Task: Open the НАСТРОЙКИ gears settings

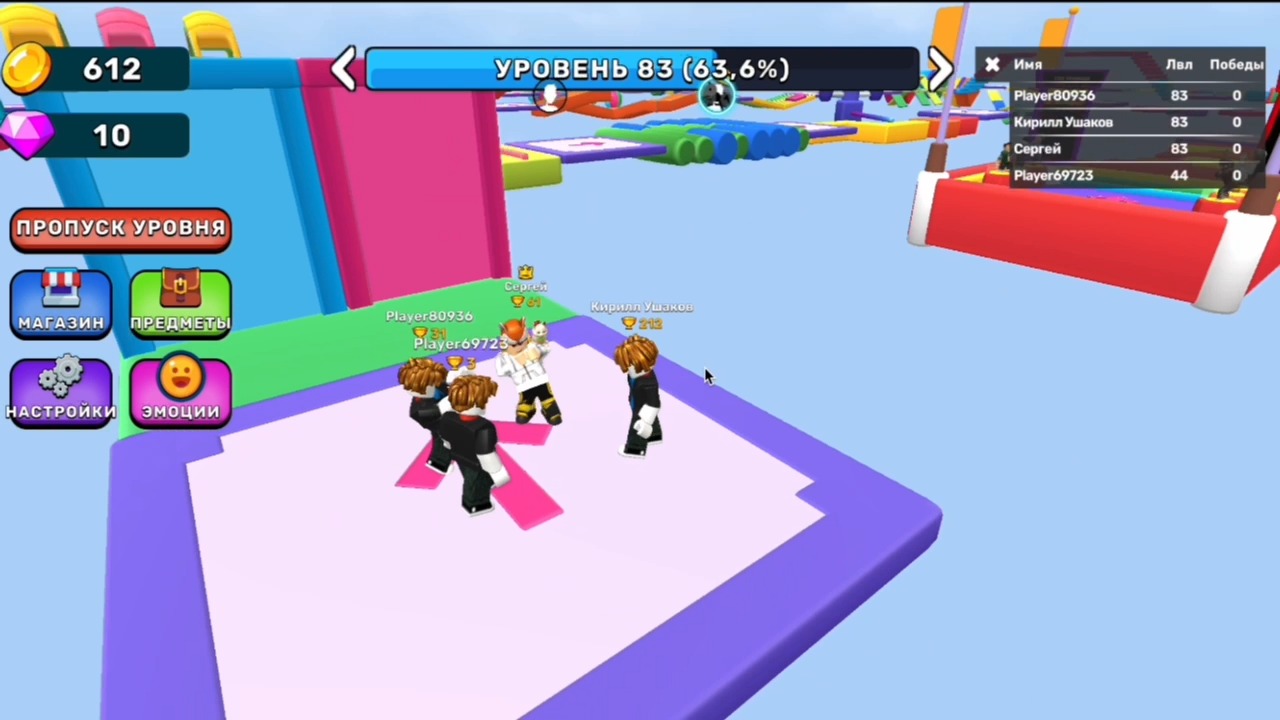Action: click(60, 392)
